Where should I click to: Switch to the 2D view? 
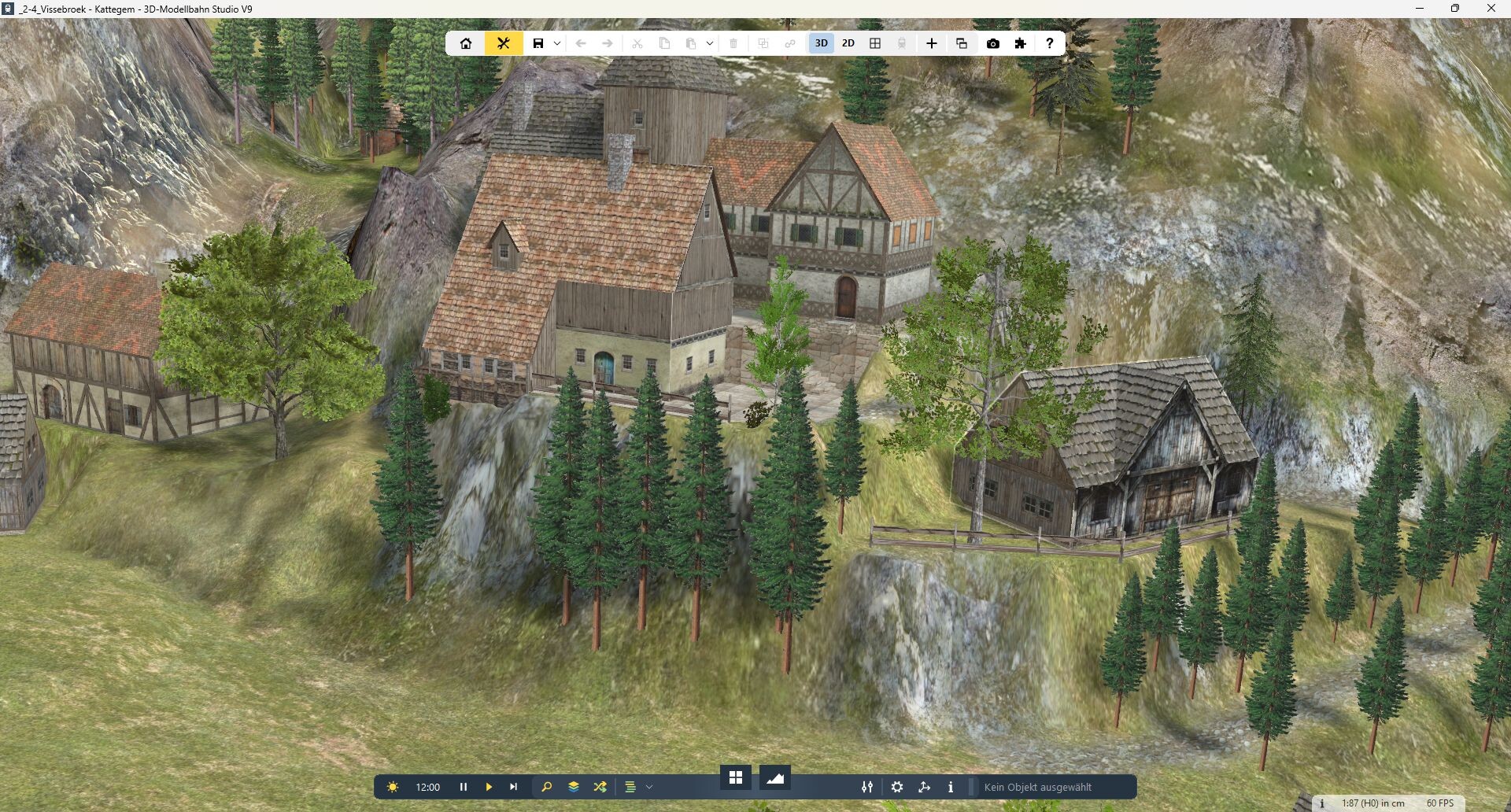click(848, 43)
